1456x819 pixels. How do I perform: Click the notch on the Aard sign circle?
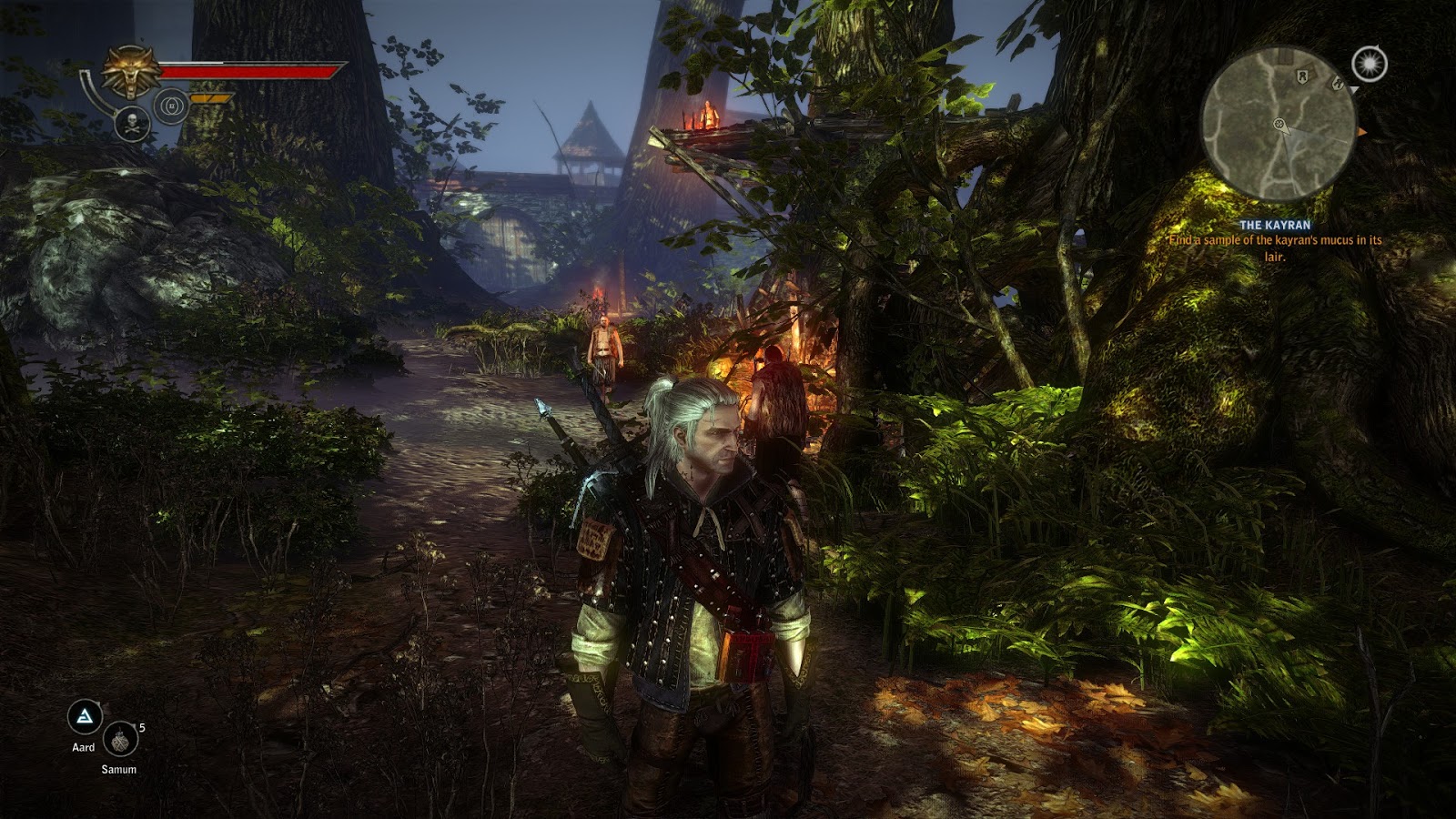[x=97, y=703]
